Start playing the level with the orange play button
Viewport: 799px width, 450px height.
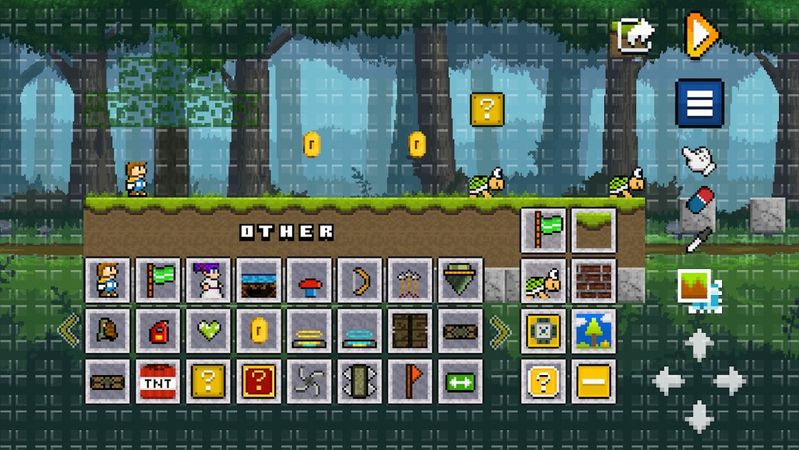(x=701, y=35)
